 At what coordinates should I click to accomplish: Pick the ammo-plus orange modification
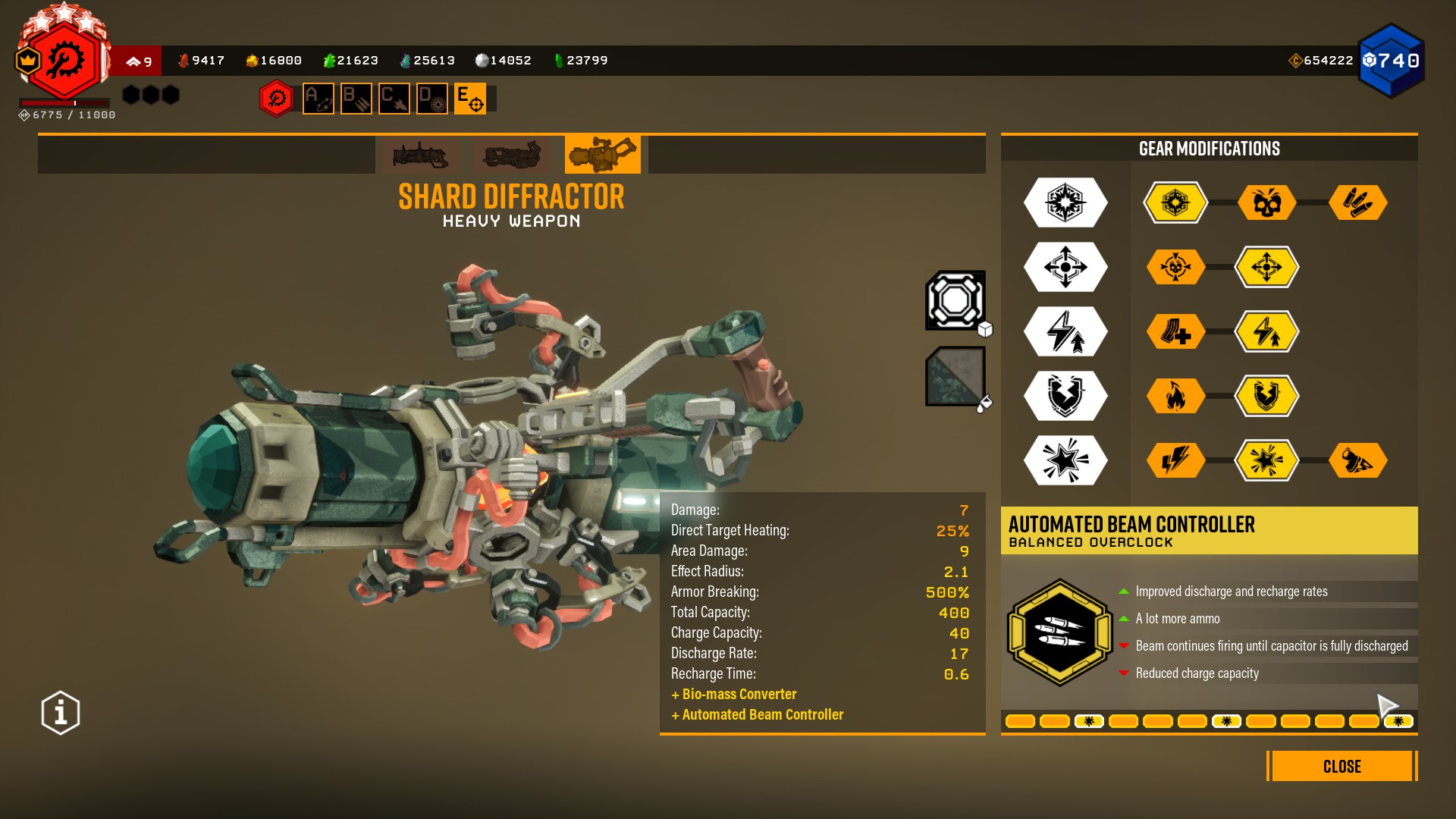pos(1175,331)
